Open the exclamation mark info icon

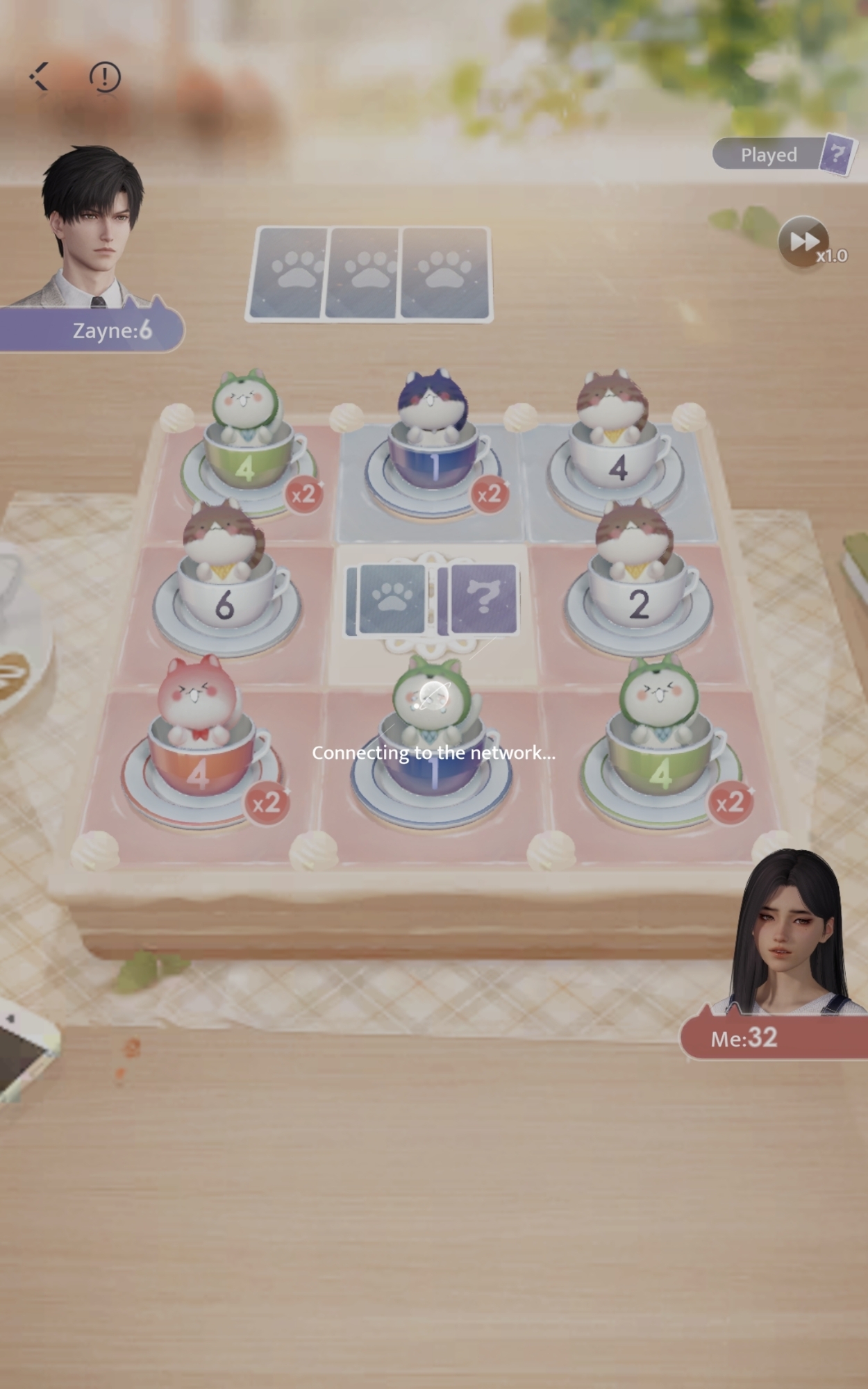point(105,76)
